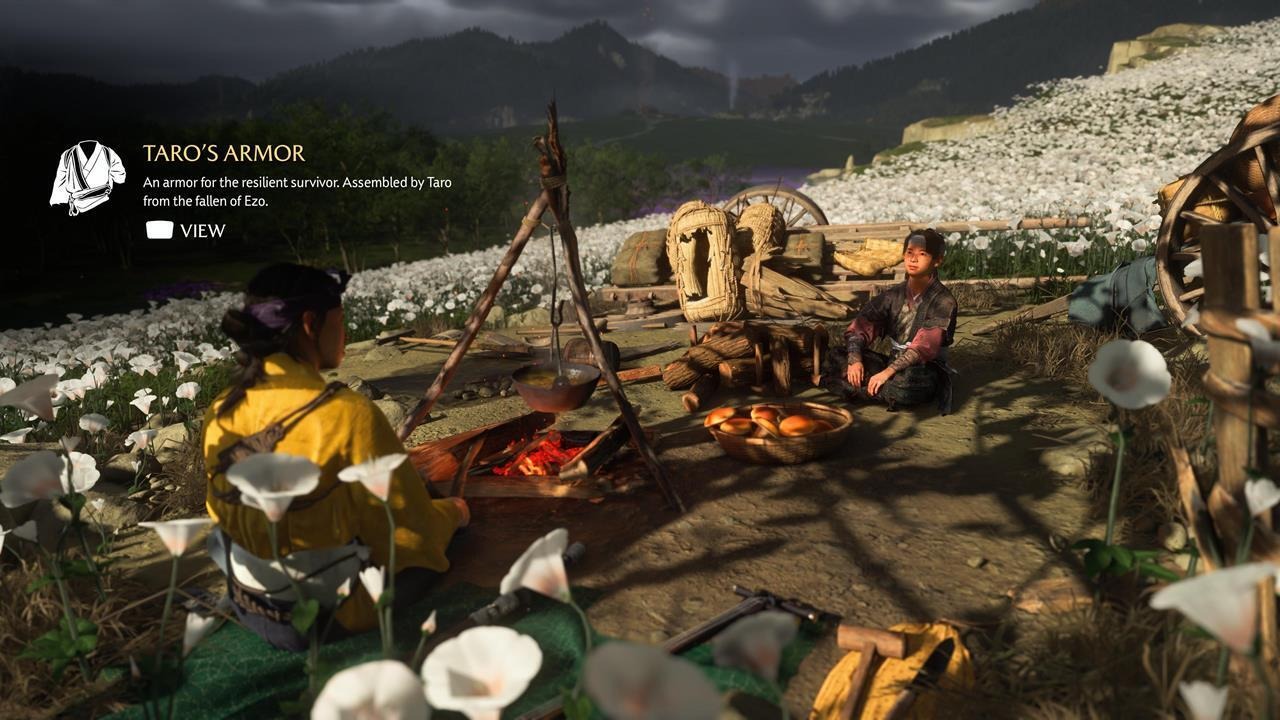Click the Taro's Armor outfit icon
1280x720 pixels.
[87, 177]
